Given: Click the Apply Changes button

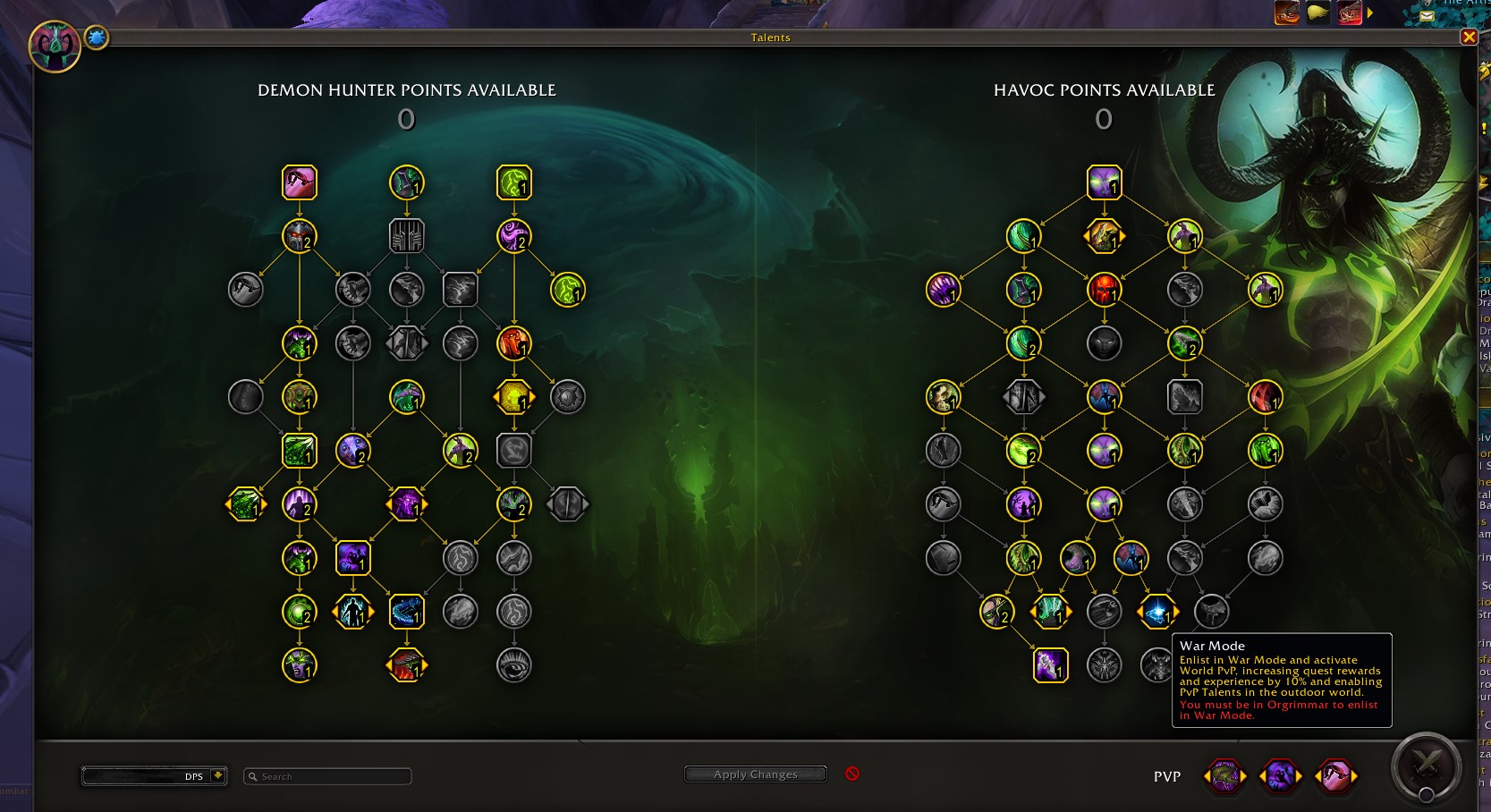Looking at the screenshot, I should [x=755, y=774].
